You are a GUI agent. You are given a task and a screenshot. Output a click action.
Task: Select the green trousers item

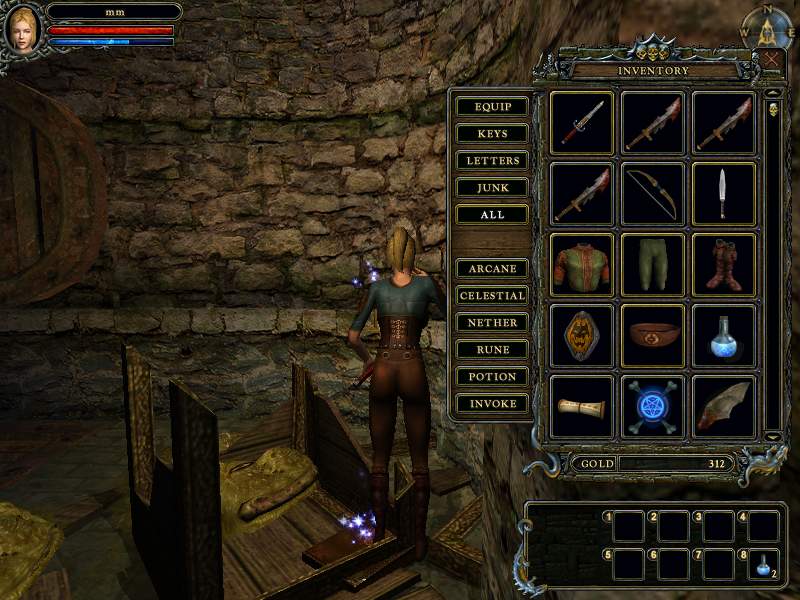coord(653,265)
